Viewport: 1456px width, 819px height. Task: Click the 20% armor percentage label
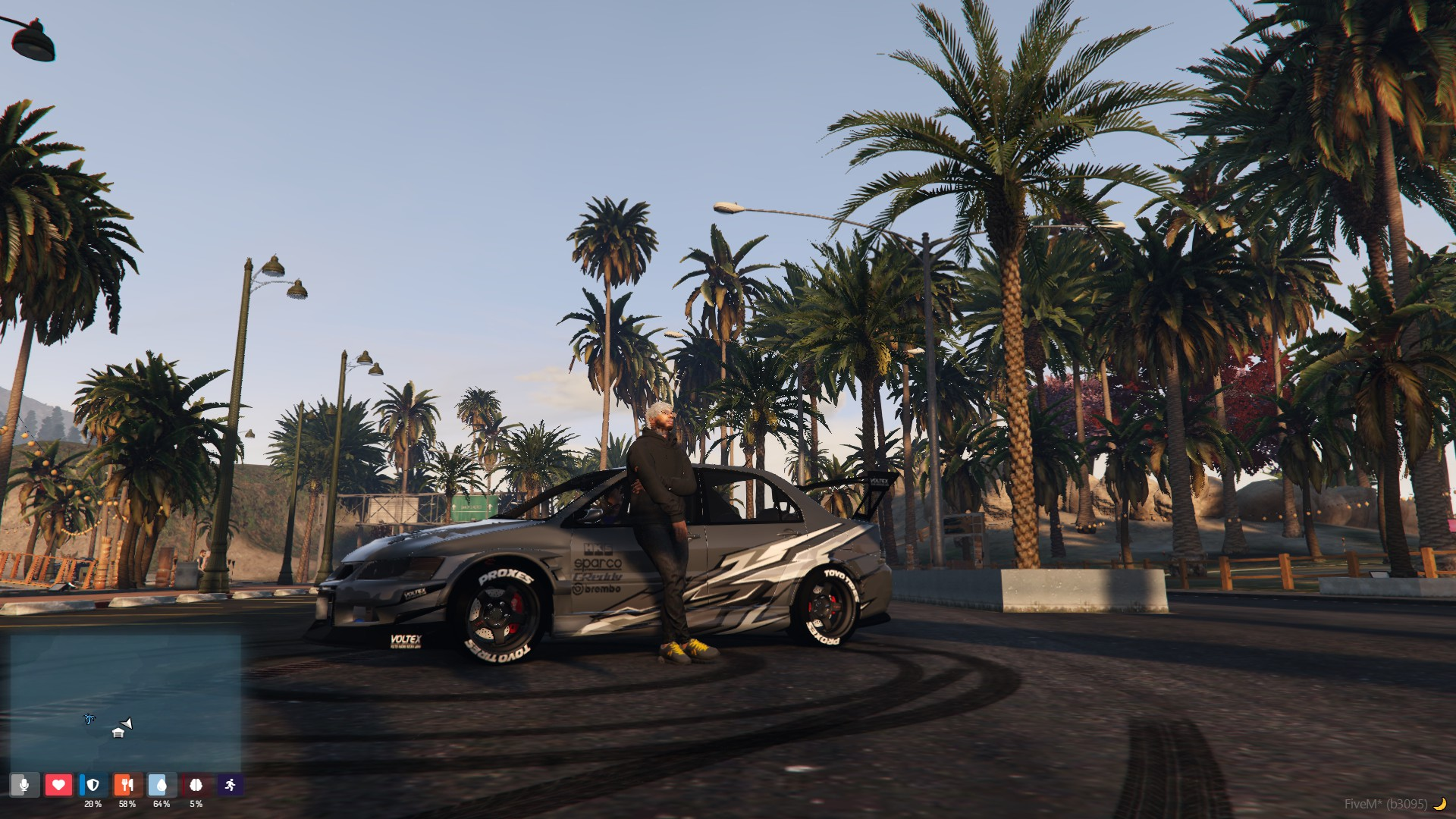point(93,804)
